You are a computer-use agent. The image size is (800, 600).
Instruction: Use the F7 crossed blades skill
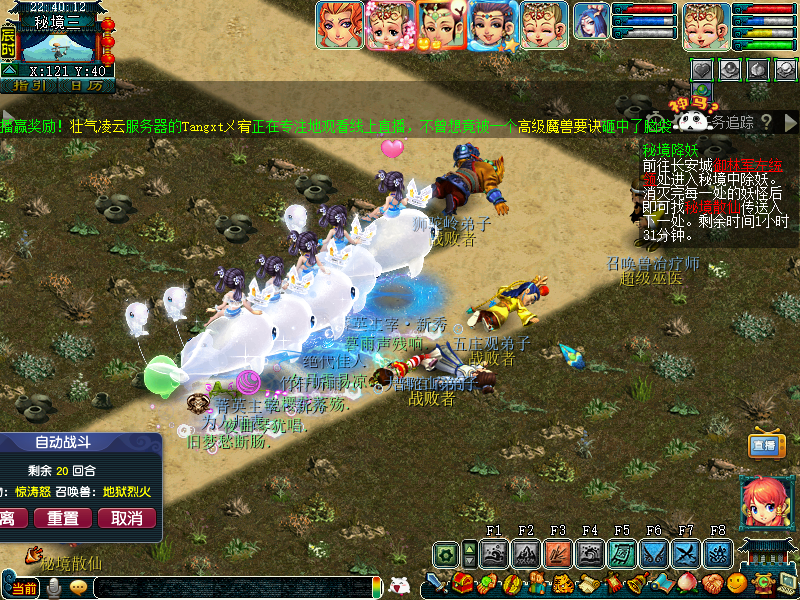[x=685, y=553]
